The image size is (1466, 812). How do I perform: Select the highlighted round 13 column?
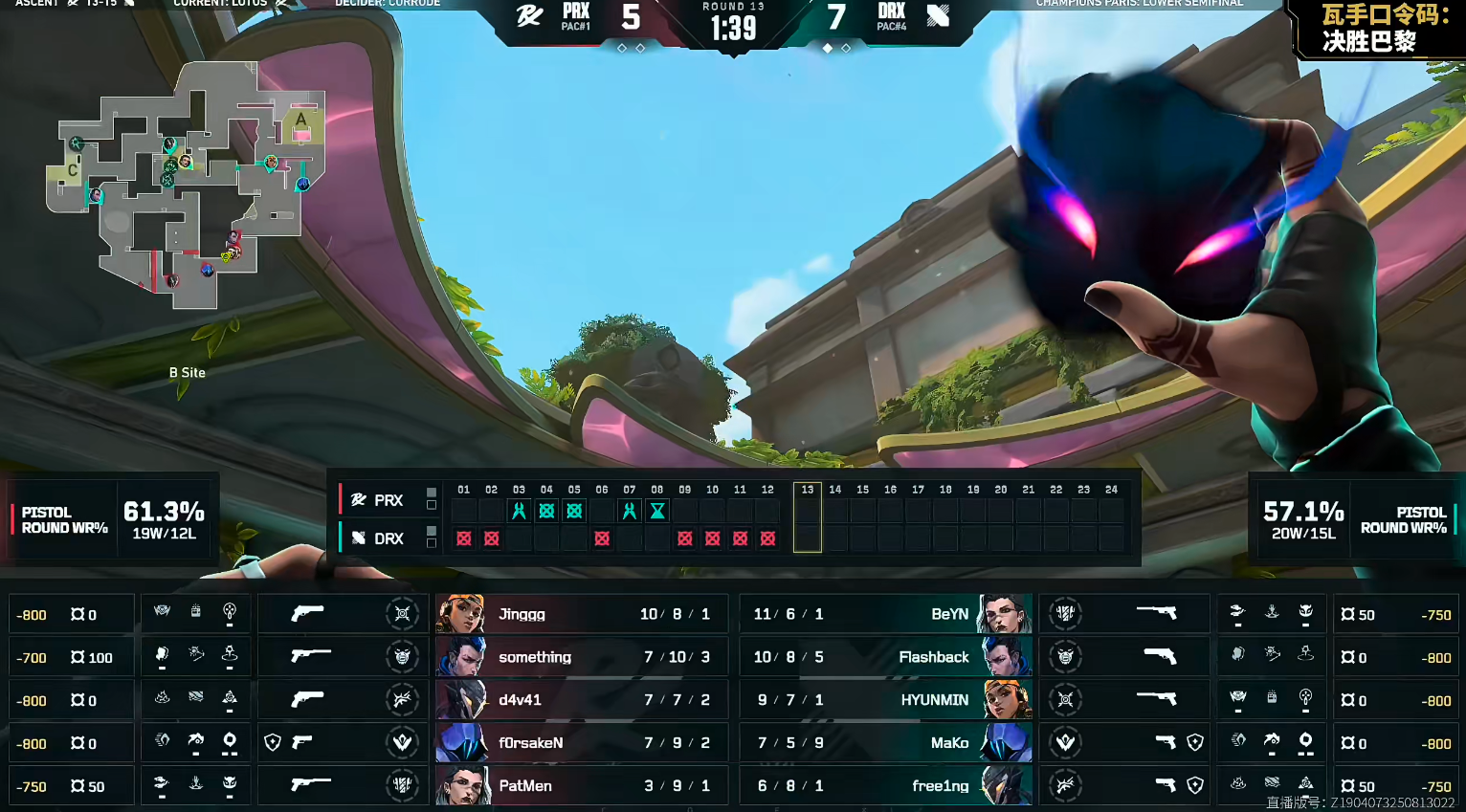point(808,517)
